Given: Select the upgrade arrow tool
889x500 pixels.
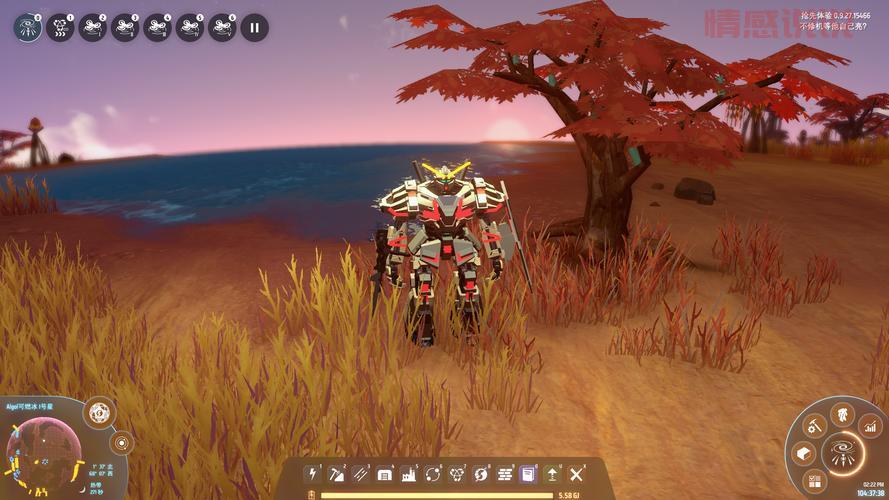Looking at the screenshot, I should 552,473.
